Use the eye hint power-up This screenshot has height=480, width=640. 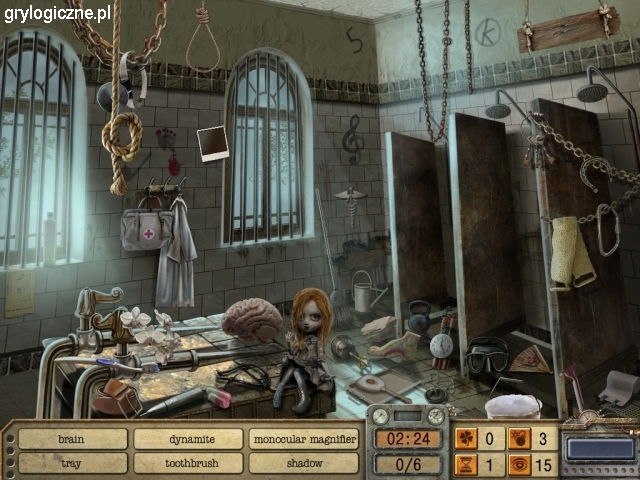(x=521, y=464)
